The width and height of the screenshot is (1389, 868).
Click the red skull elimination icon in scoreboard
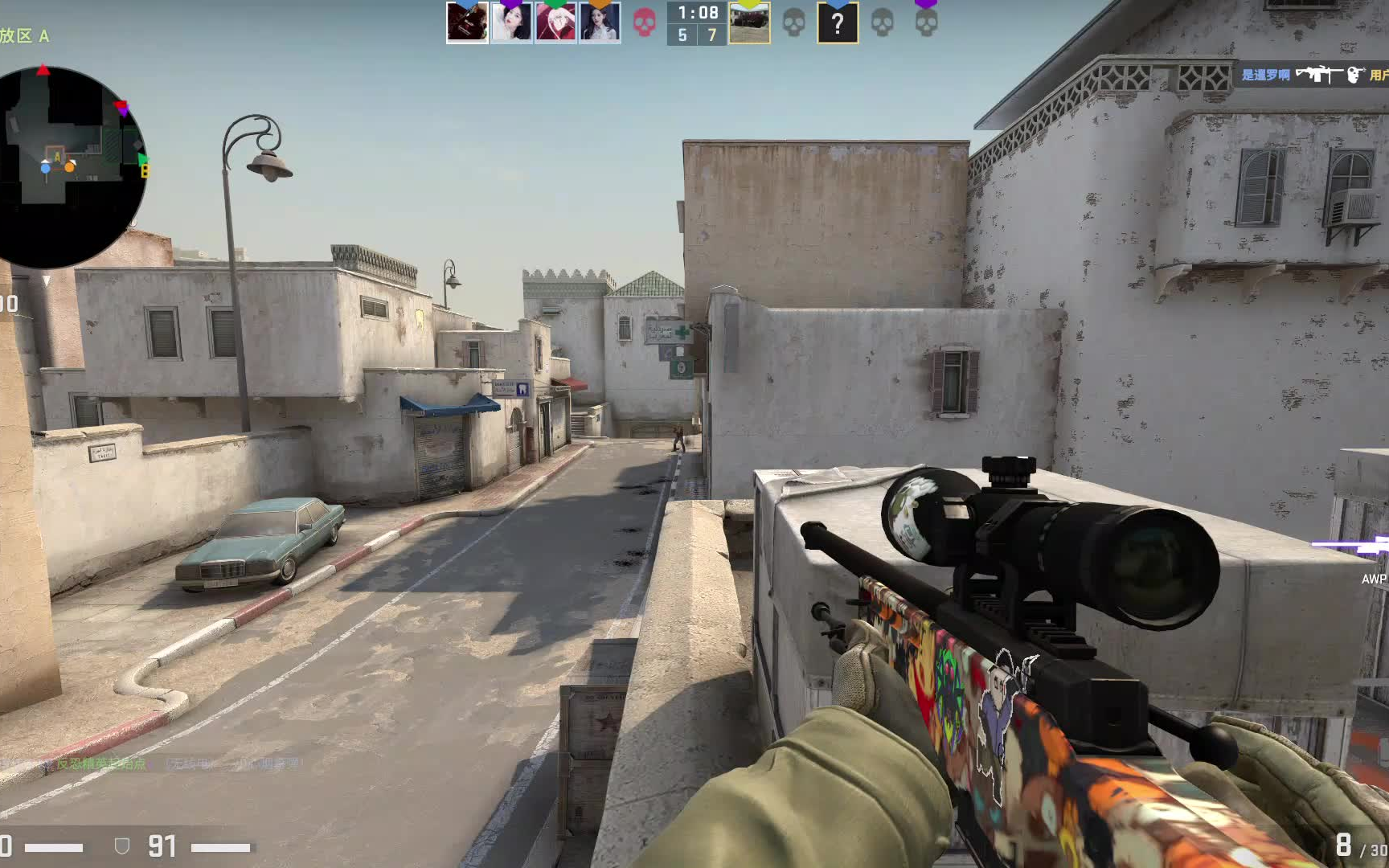[x=643, y=23]
